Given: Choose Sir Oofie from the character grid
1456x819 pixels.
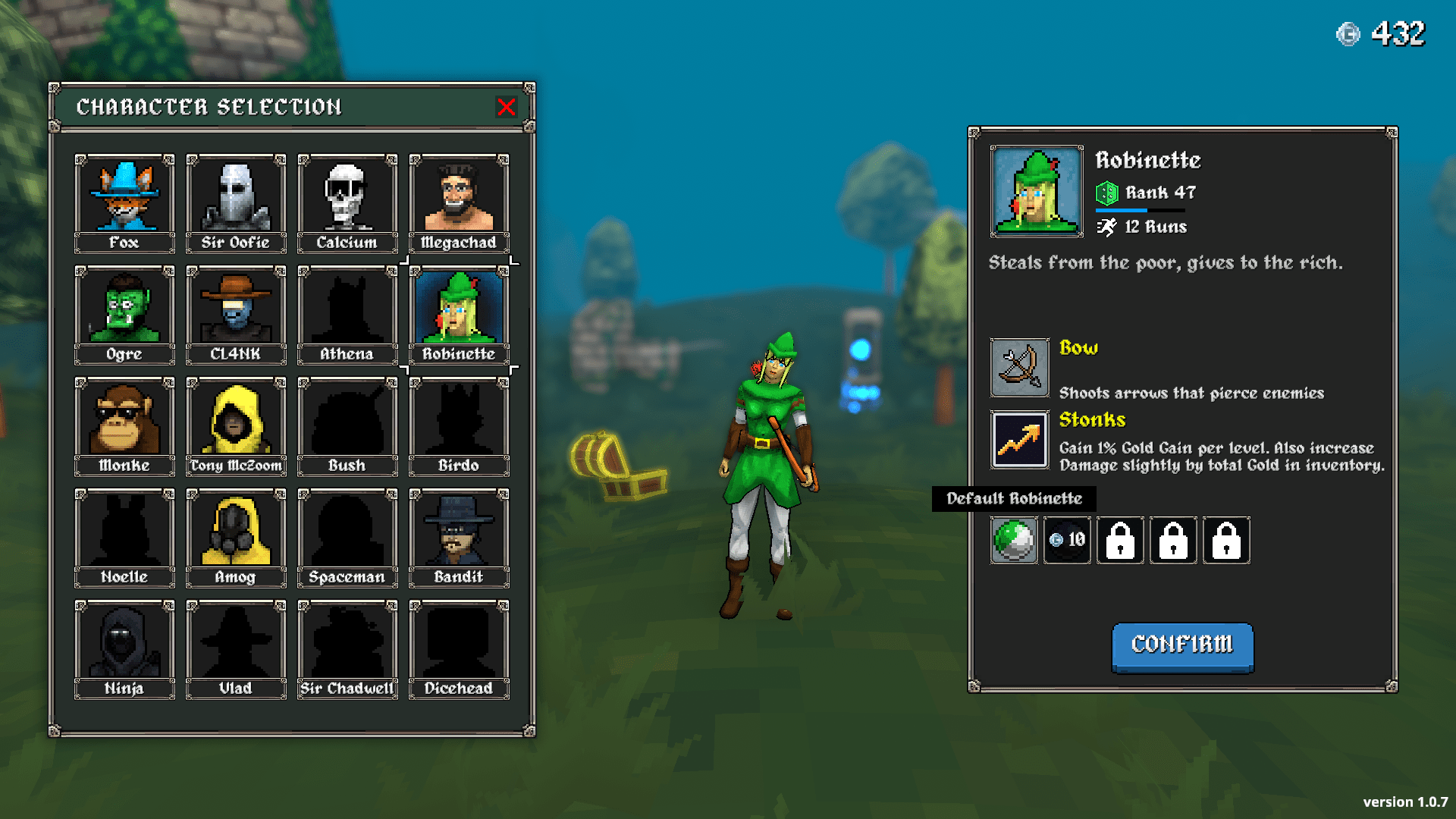Looking at the screenshot, I should [x=235, y=196].
